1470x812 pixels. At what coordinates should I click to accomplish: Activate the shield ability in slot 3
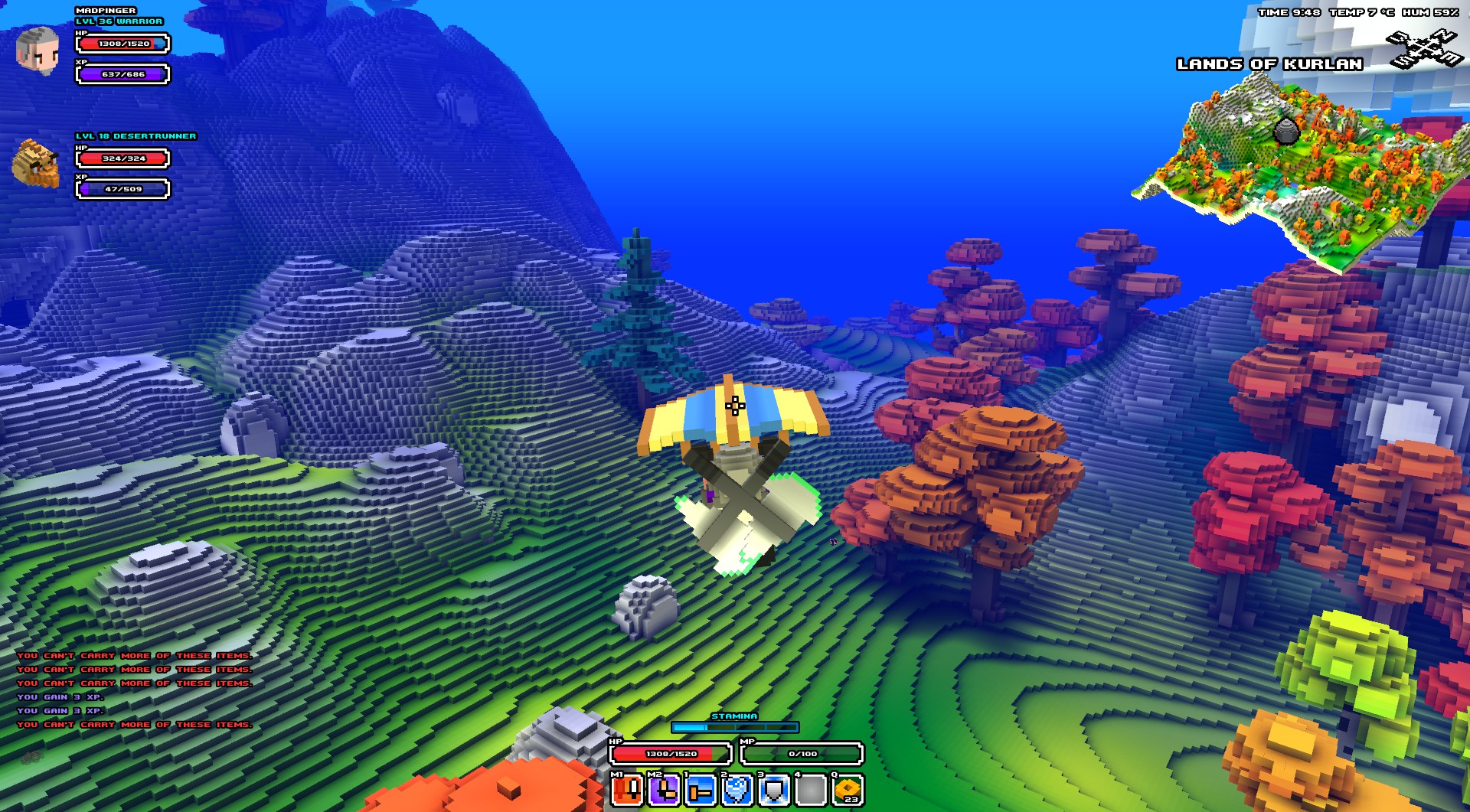coord(774,789)
